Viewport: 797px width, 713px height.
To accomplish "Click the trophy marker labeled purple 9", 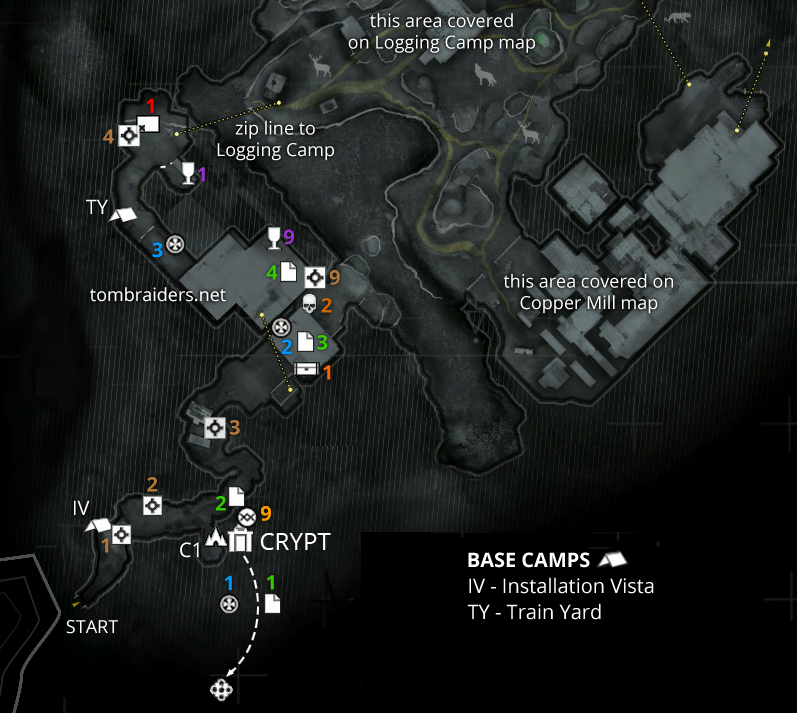I will pyautogui.click(x=272, y=238).
